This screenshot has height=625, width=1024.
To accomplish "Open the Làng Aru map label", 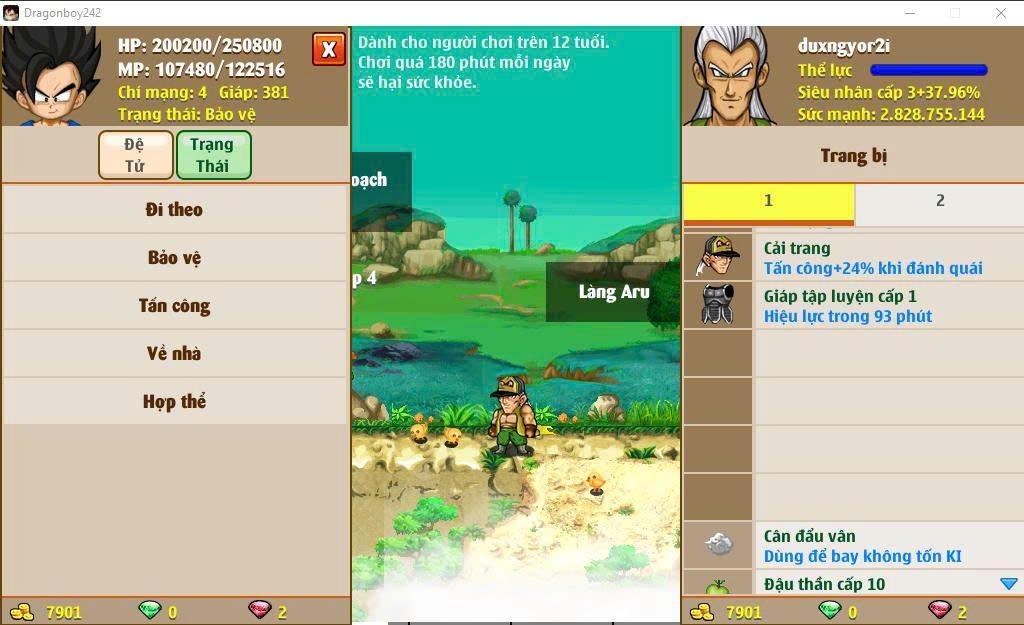I will pos(613,292).
